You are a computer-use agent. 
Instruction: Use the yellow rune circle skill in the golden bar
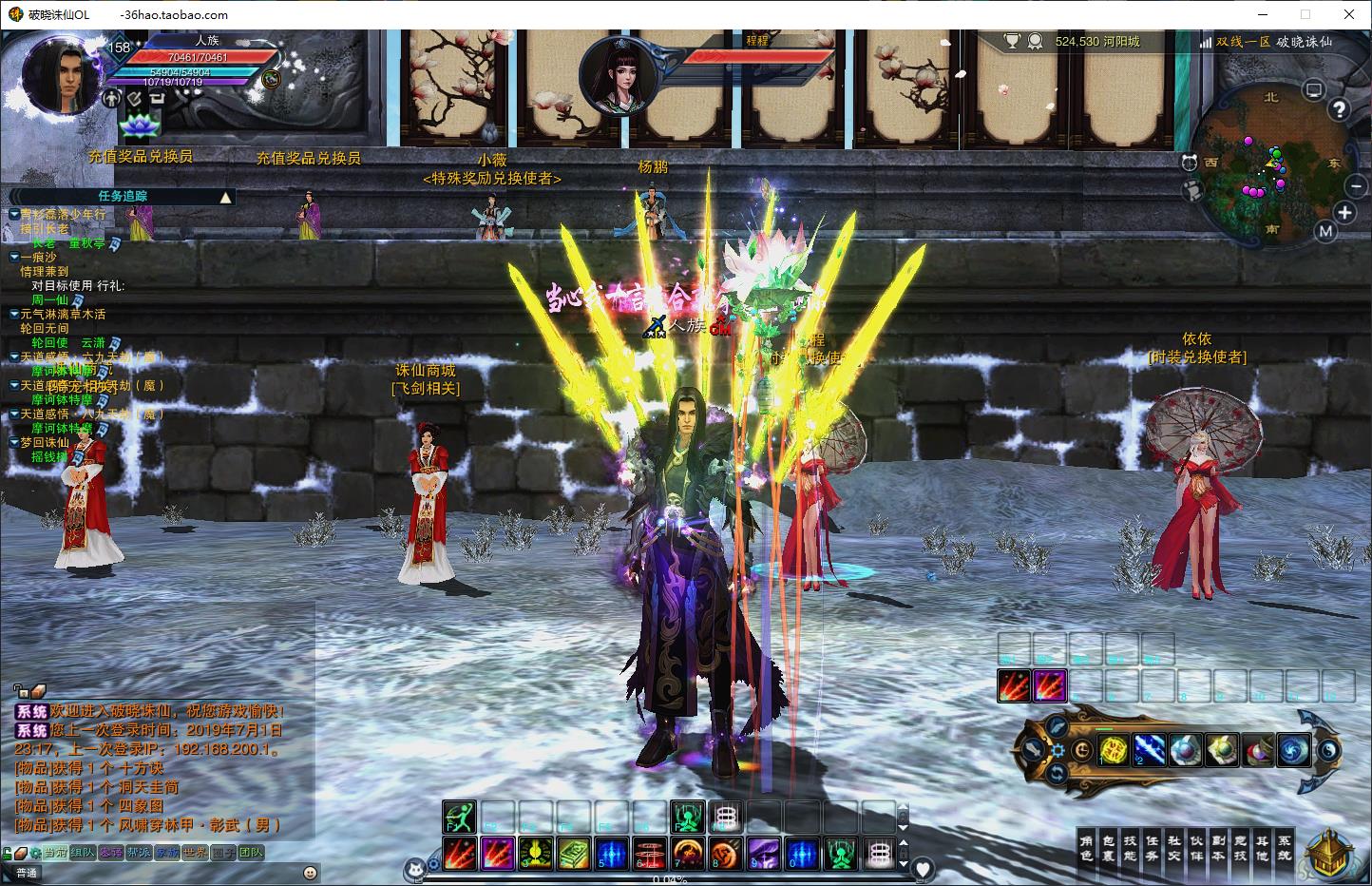click(x=1114, y=750)
